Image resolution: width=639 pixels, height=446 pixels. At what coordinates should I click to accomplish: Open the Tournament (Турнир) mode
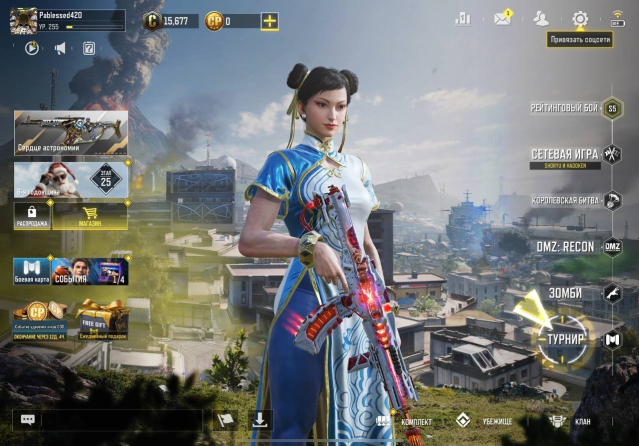(564, 338)
